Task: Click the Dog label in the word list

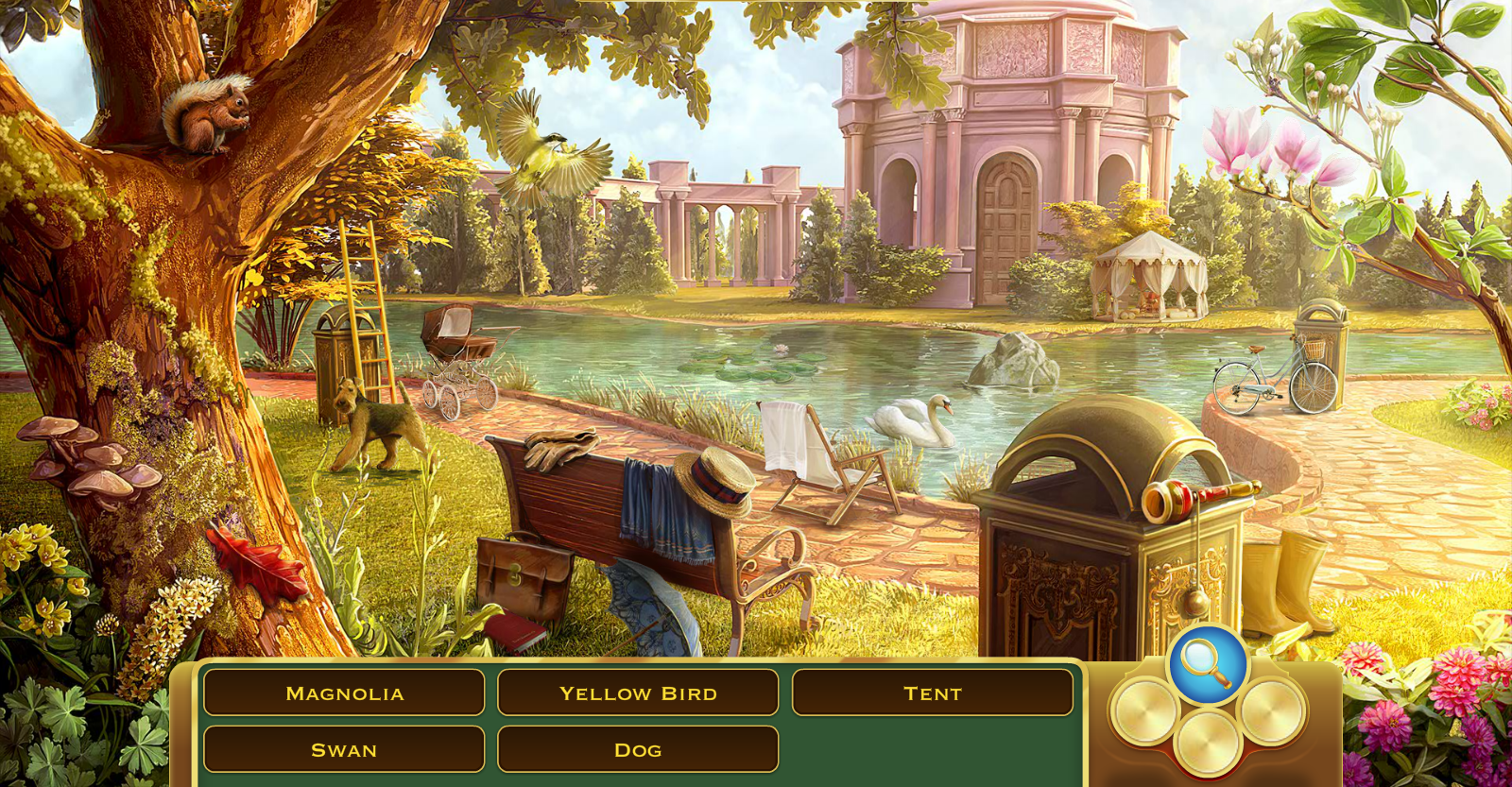Action: coord(638,748)
